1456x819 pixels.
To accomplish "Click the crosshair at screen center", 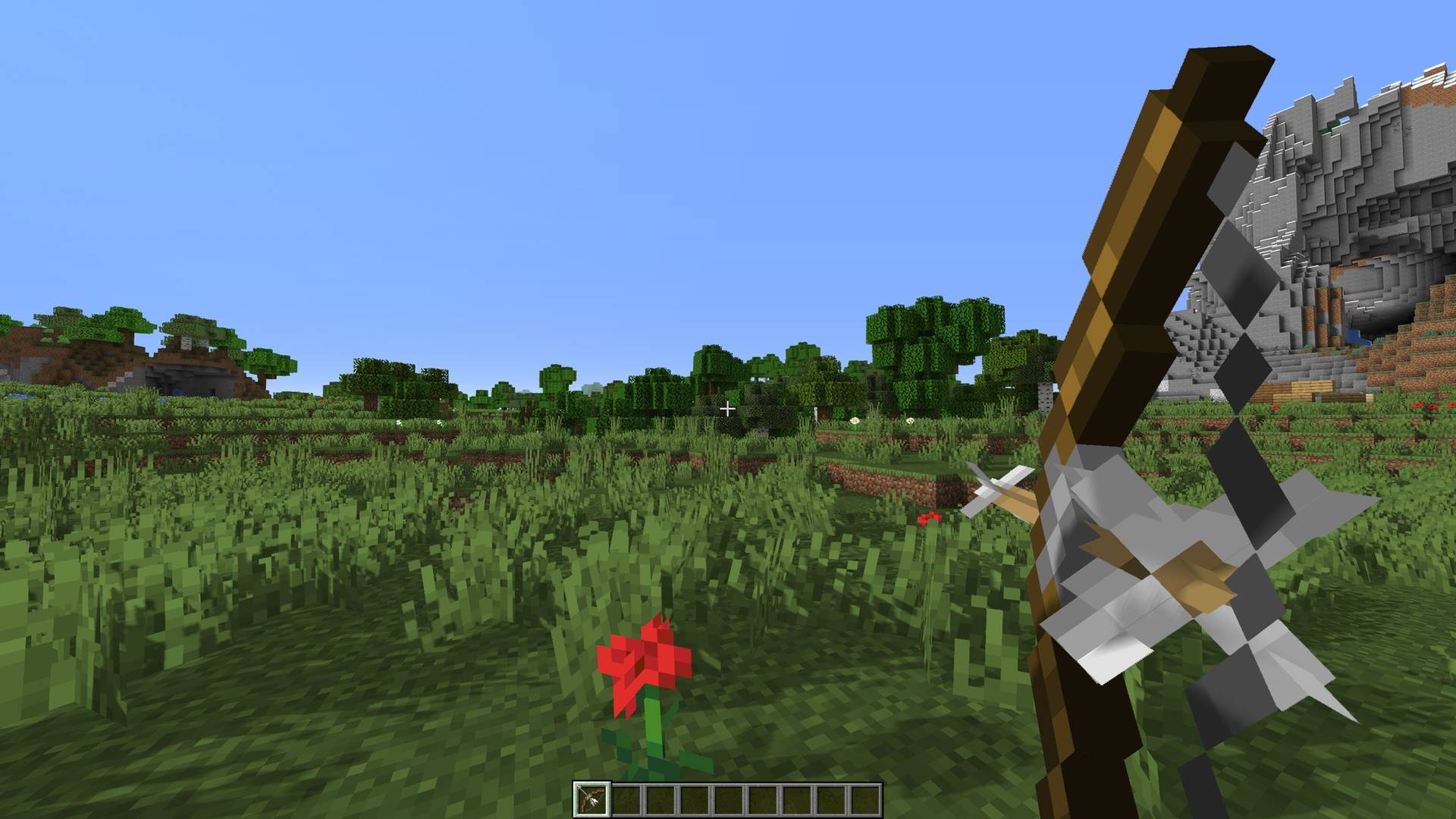I will pyautogui.click(x=728, y=408).
